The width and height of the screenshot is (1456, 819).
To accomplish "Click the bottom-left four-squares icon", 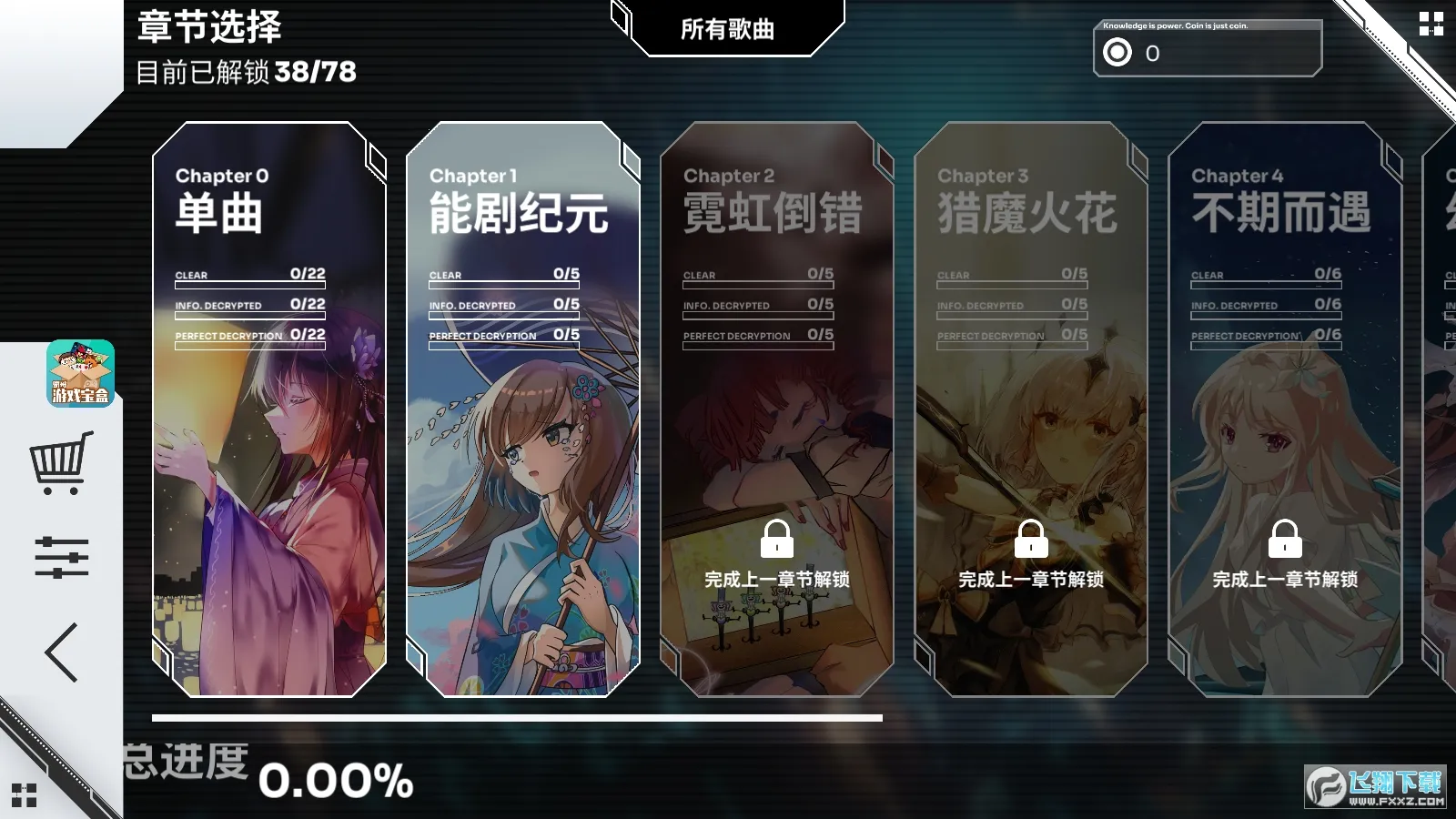I will (25, 794).
